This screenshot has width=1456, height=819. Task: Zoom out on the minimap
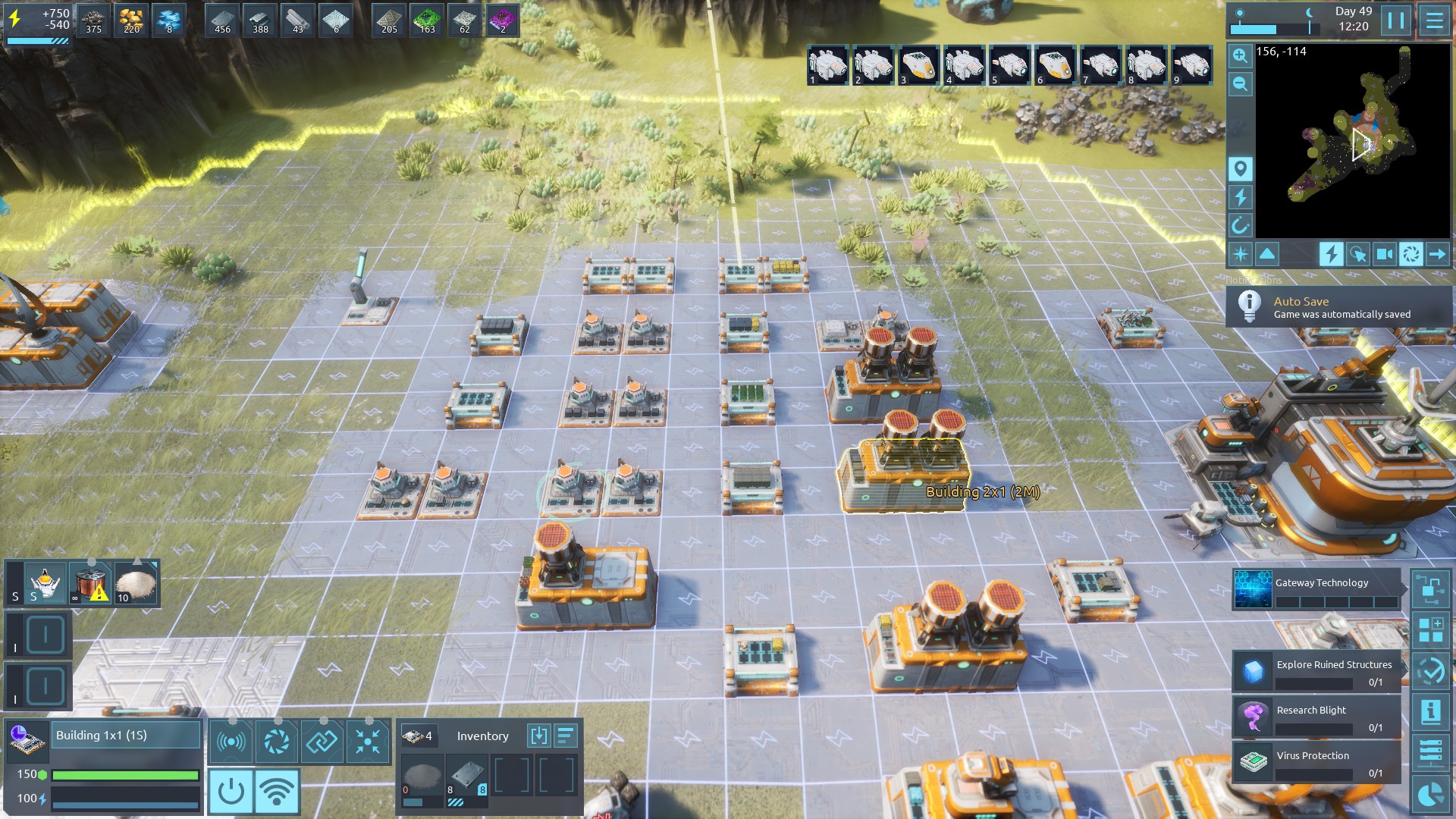click(x=1240, y=84)
